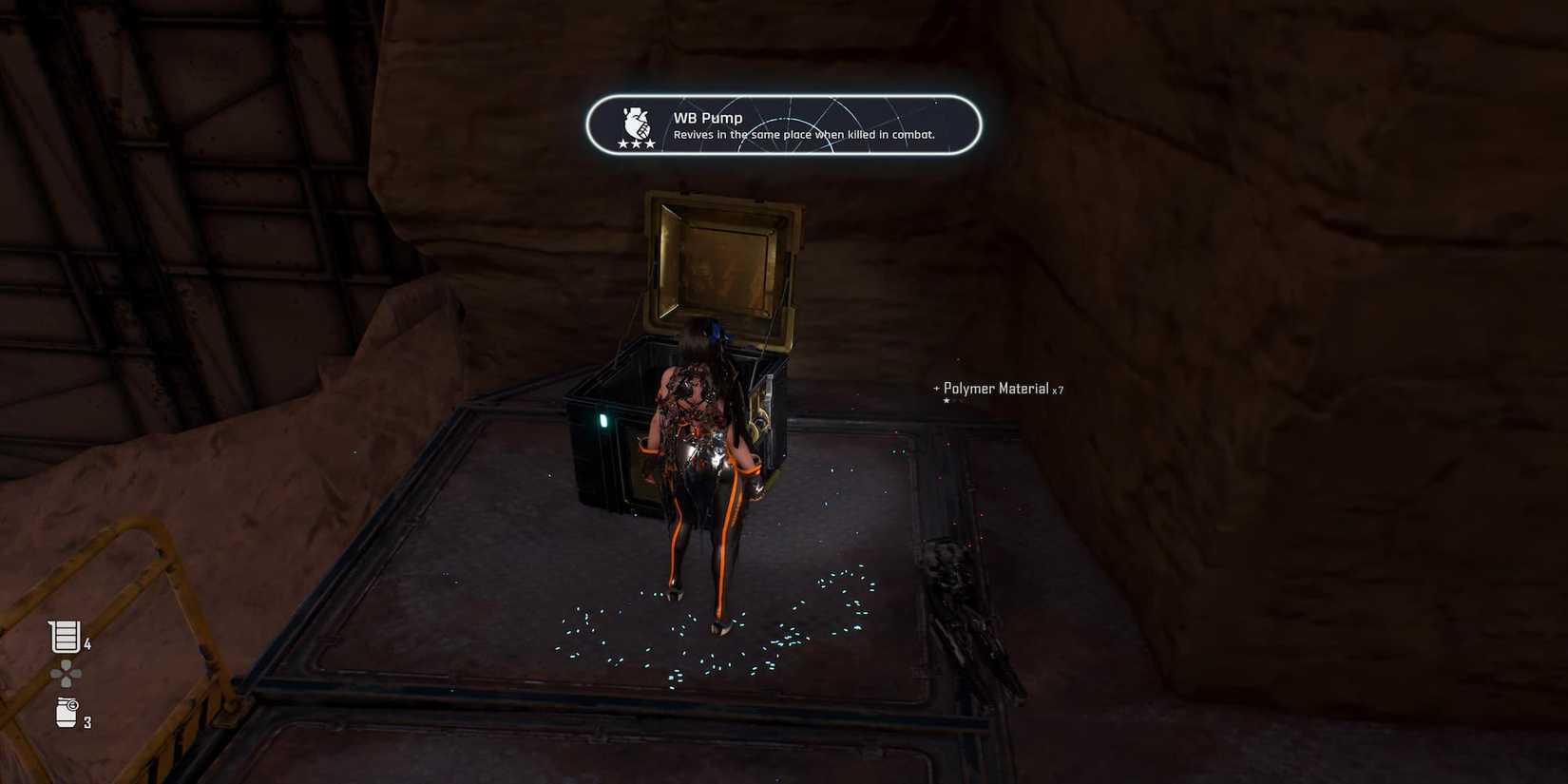Image resolution: width=1568 pixels, height=784 pixels.
Task: Click the green light strip on the chest side
Action: (x=605, y=420)
